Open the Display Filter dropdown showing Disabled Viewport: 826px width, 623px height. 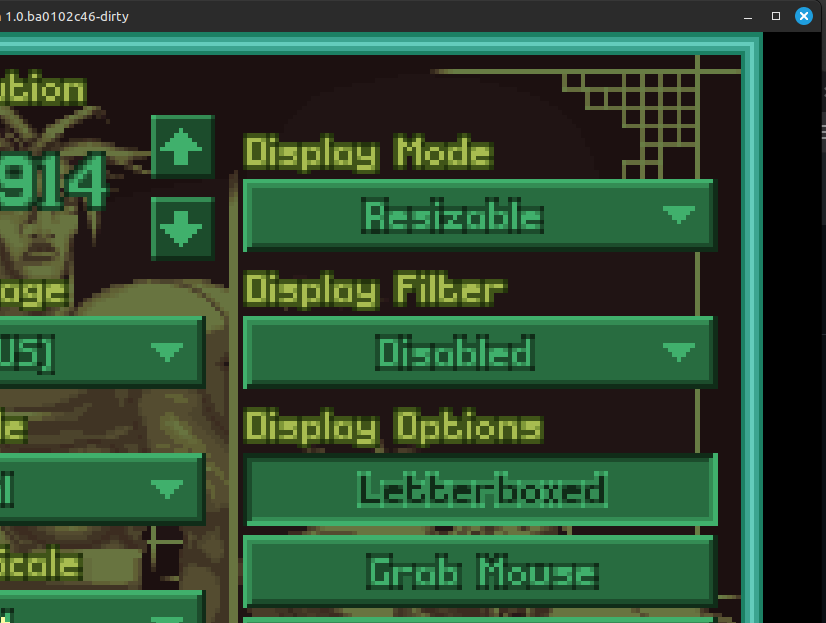pos(479,352)
